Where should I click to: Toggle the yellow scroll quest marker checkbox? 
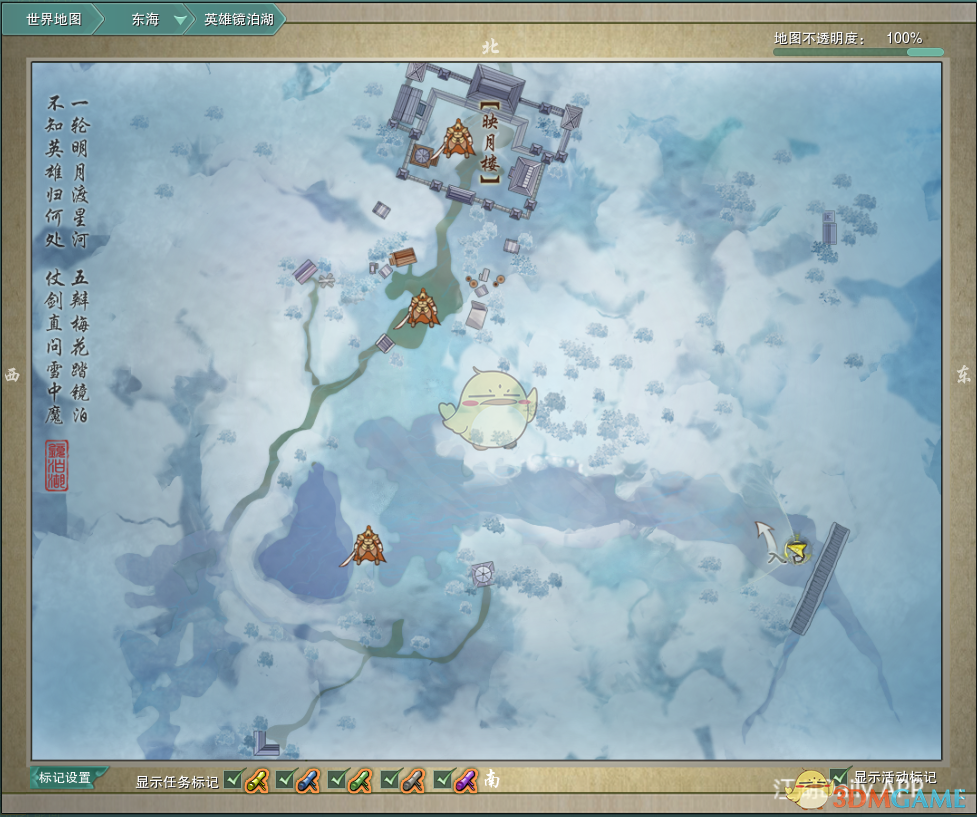(x=233, y=780)
